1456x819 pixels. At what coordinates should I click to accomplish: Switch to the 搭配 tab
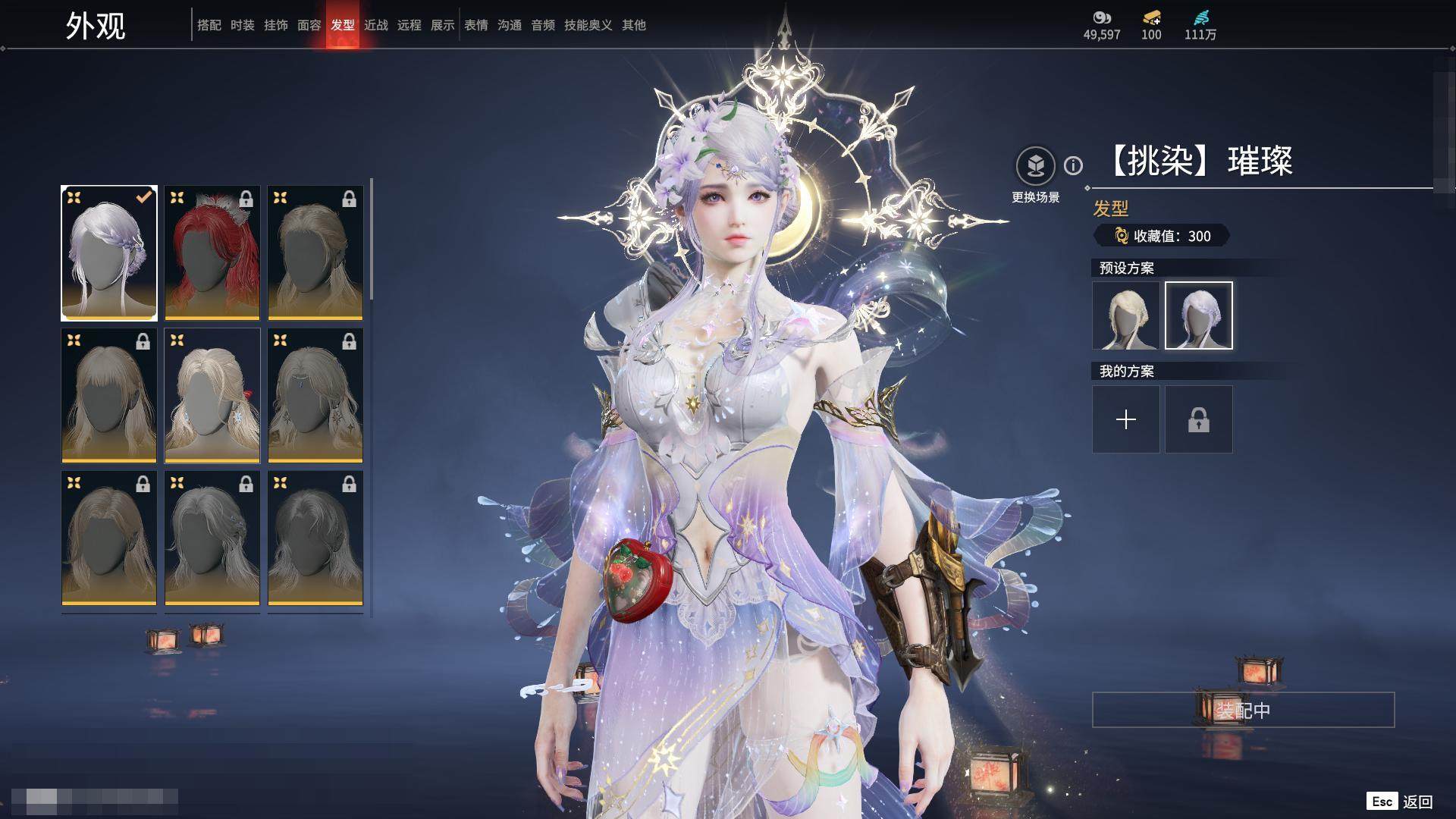[209, 25]
